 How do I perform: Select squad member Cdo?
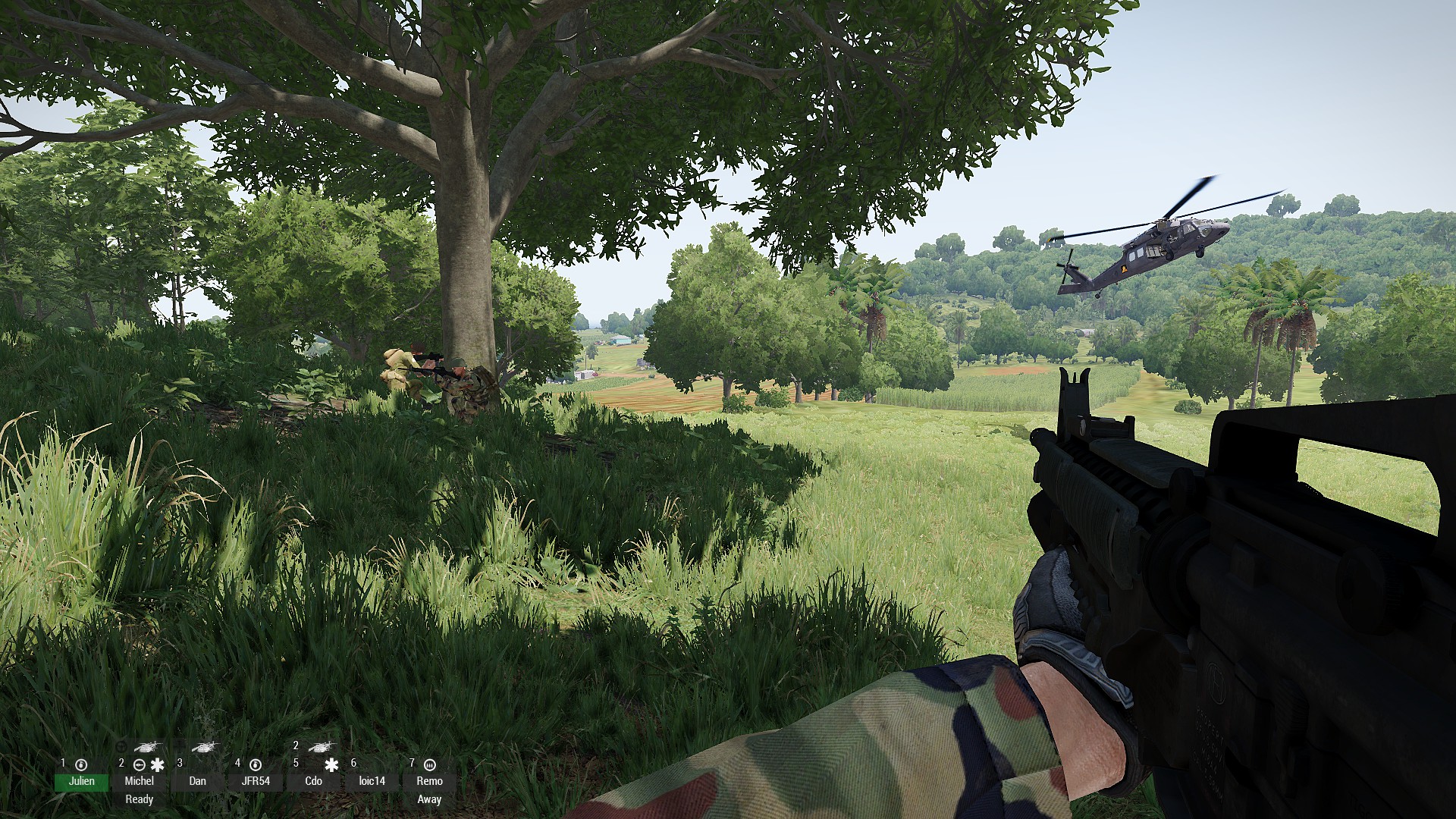pyautogui.click(x=314, y=781)
